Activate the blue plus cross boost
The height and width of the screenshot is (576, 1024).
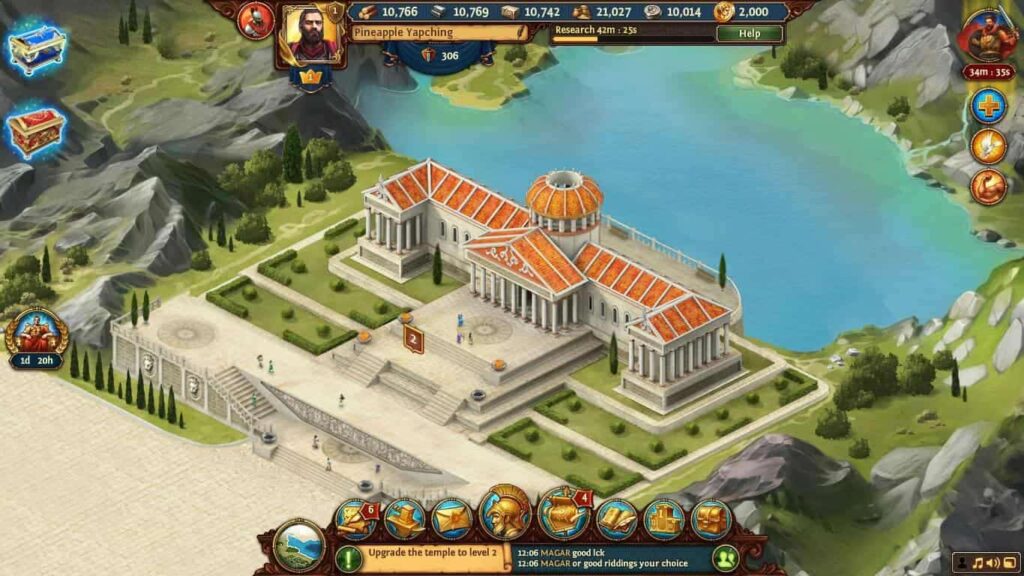coord(988,106)
